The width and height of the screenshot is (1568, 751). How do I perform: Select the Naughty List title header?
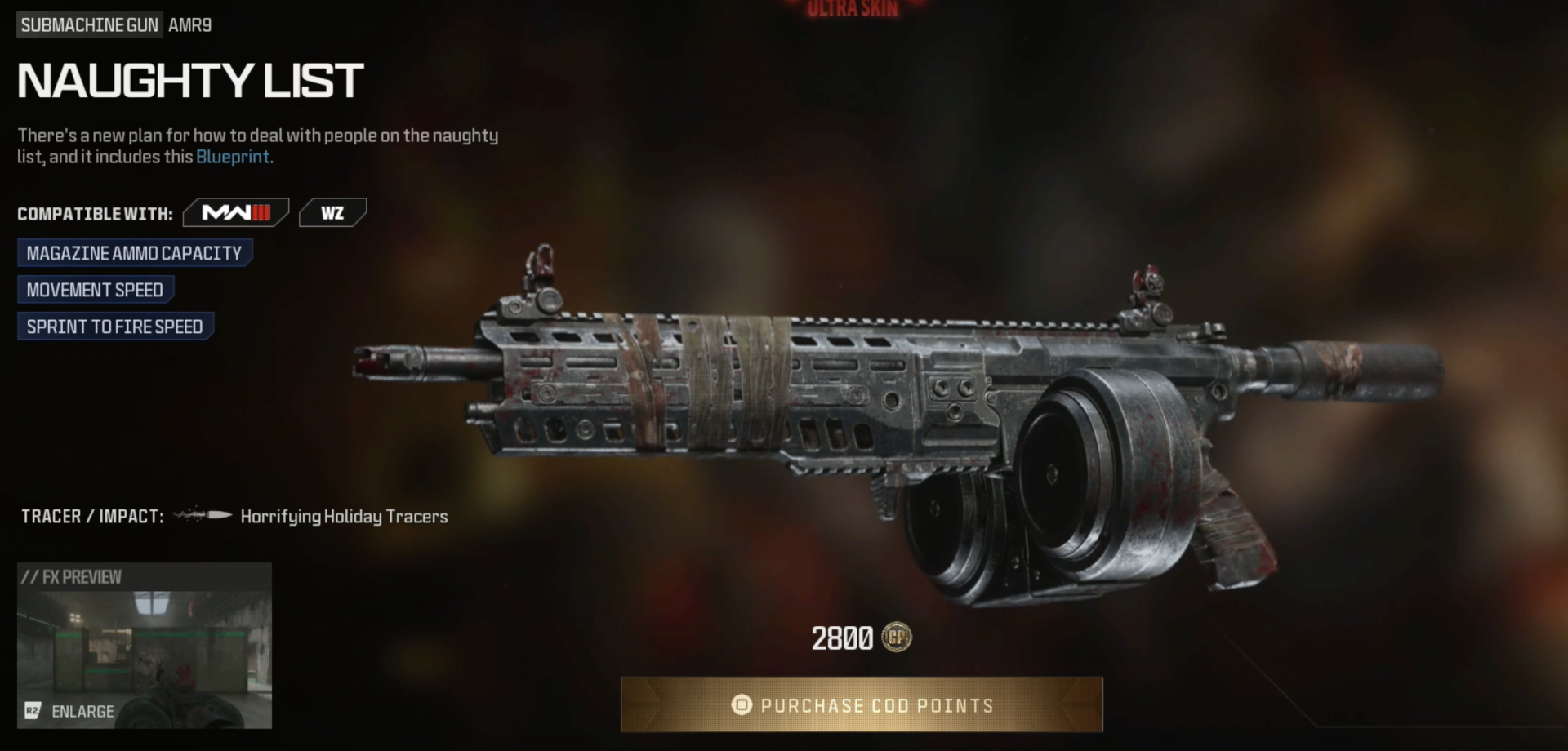click(x=188, y=79)
